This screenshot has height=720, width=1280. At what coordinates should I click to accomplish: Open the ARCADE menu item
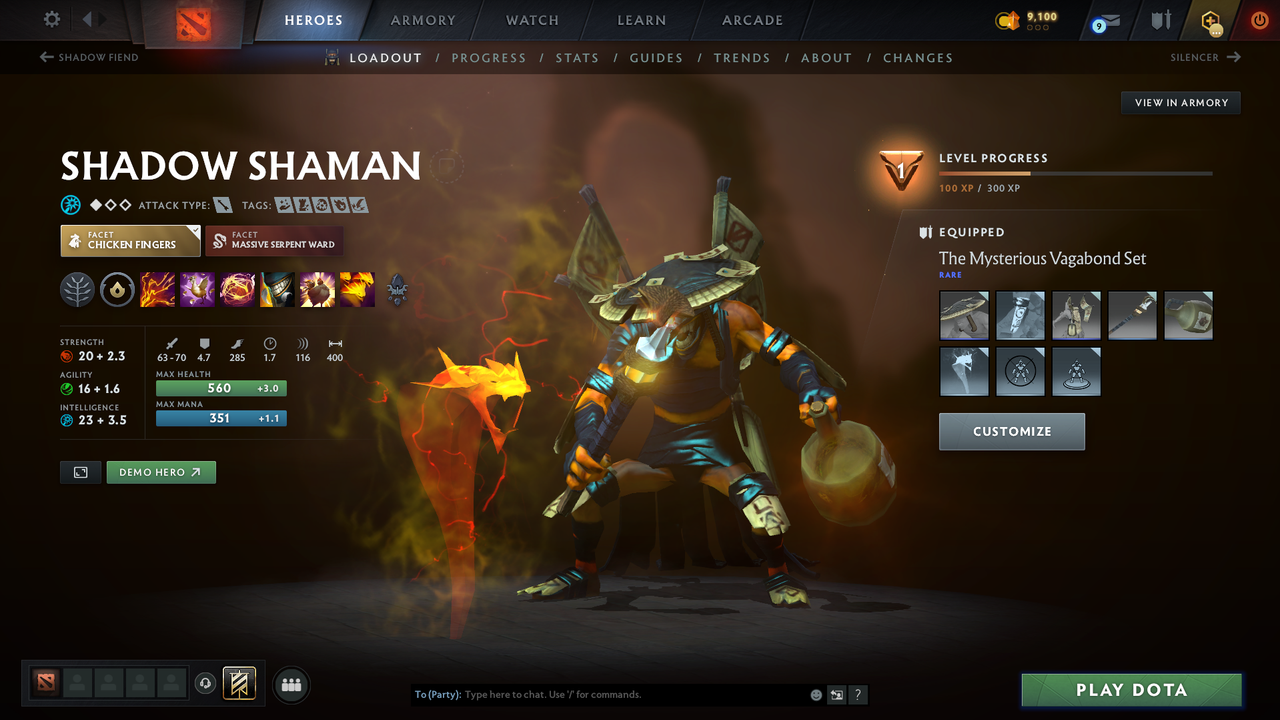tap(751, 20)
